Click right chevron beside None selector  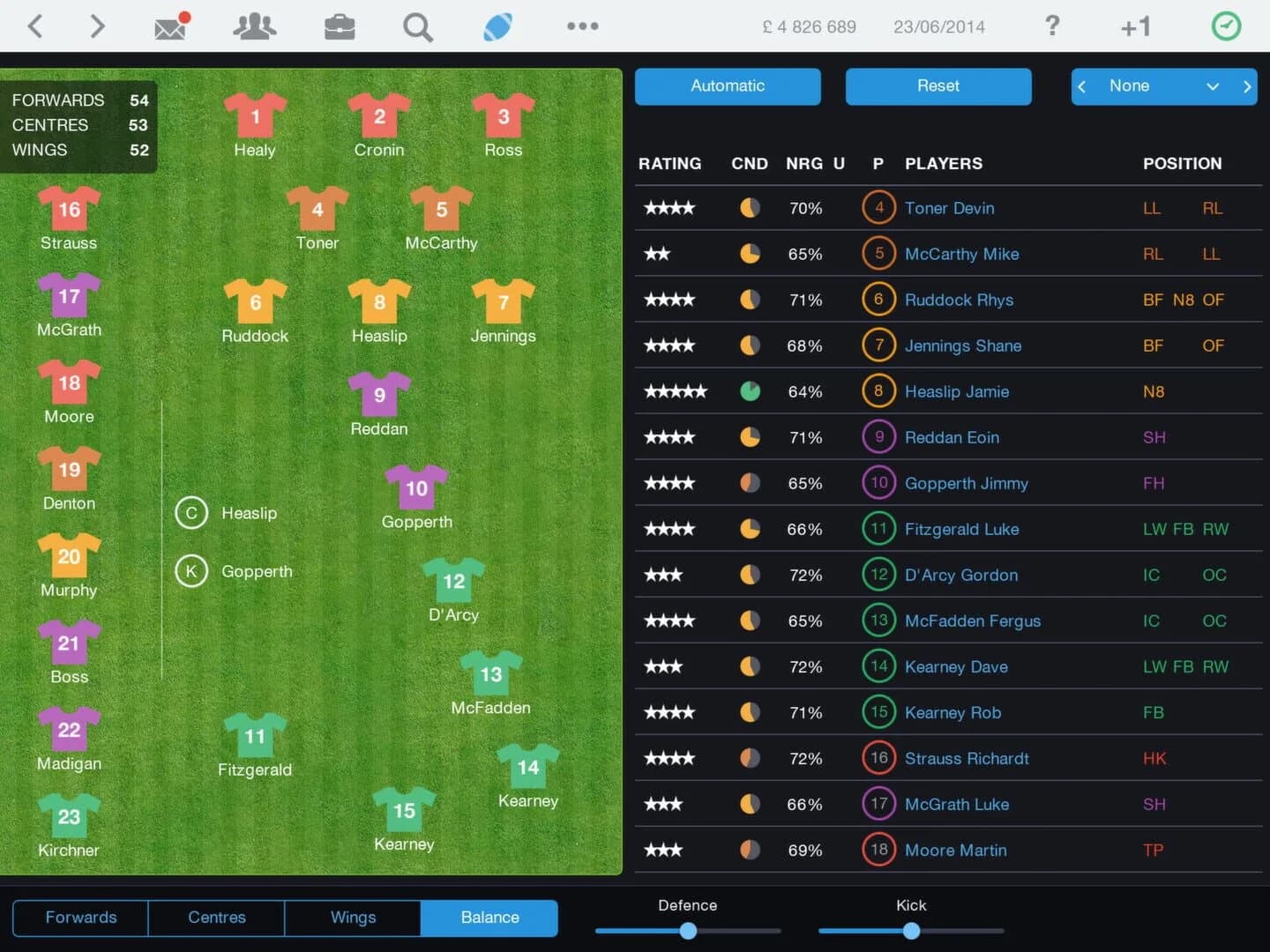click(1247, 86)
